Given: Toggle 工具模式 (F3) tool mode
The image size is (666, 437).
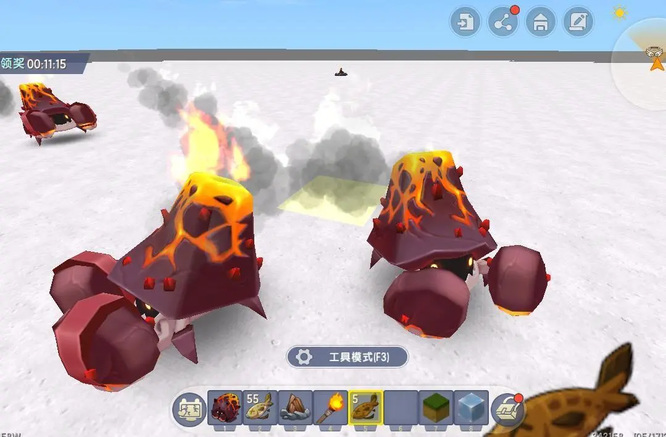Looking at the screenshot, I should 346,357.
